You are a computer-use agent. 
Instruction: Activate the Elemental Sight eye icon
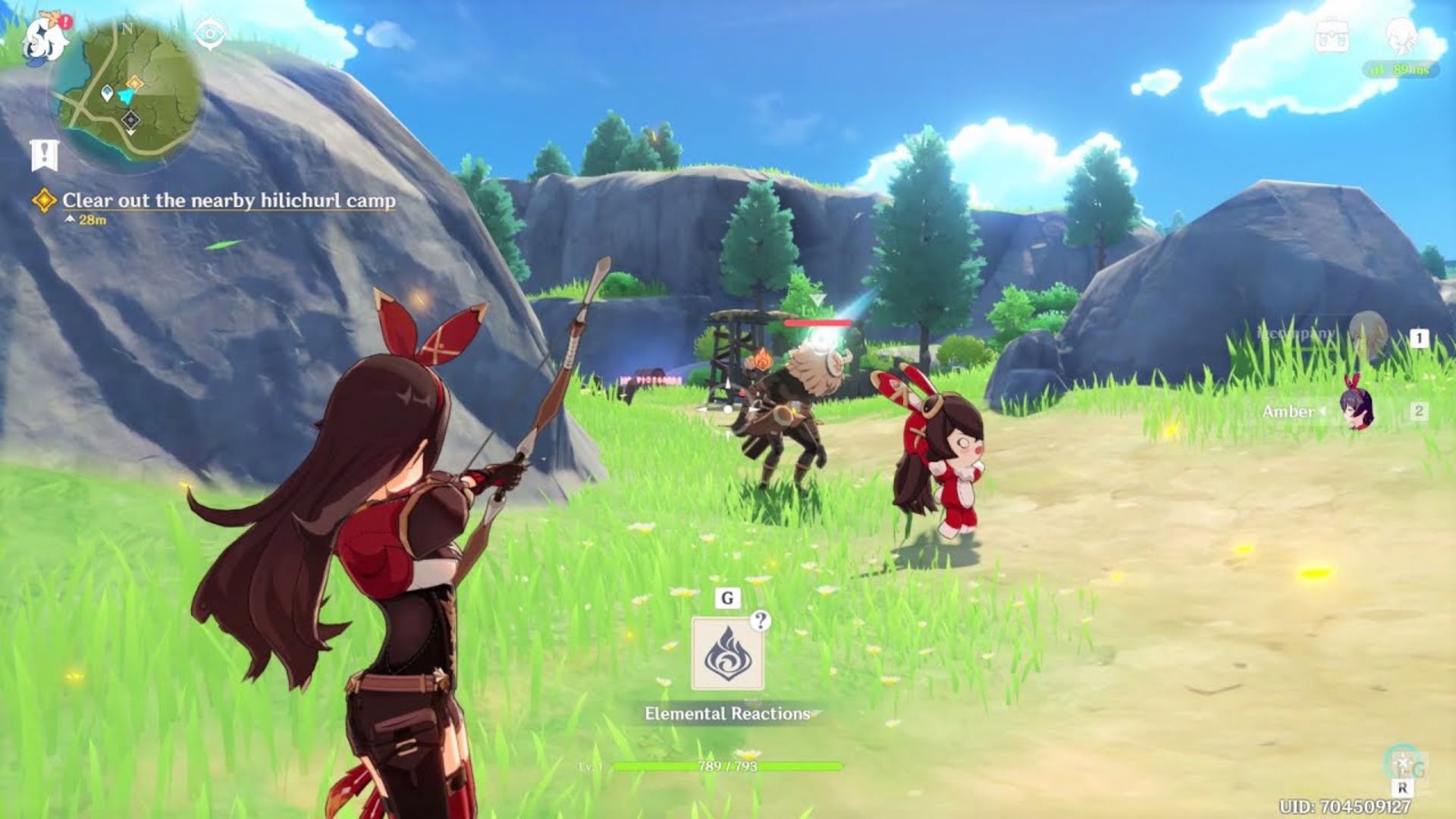210,34
